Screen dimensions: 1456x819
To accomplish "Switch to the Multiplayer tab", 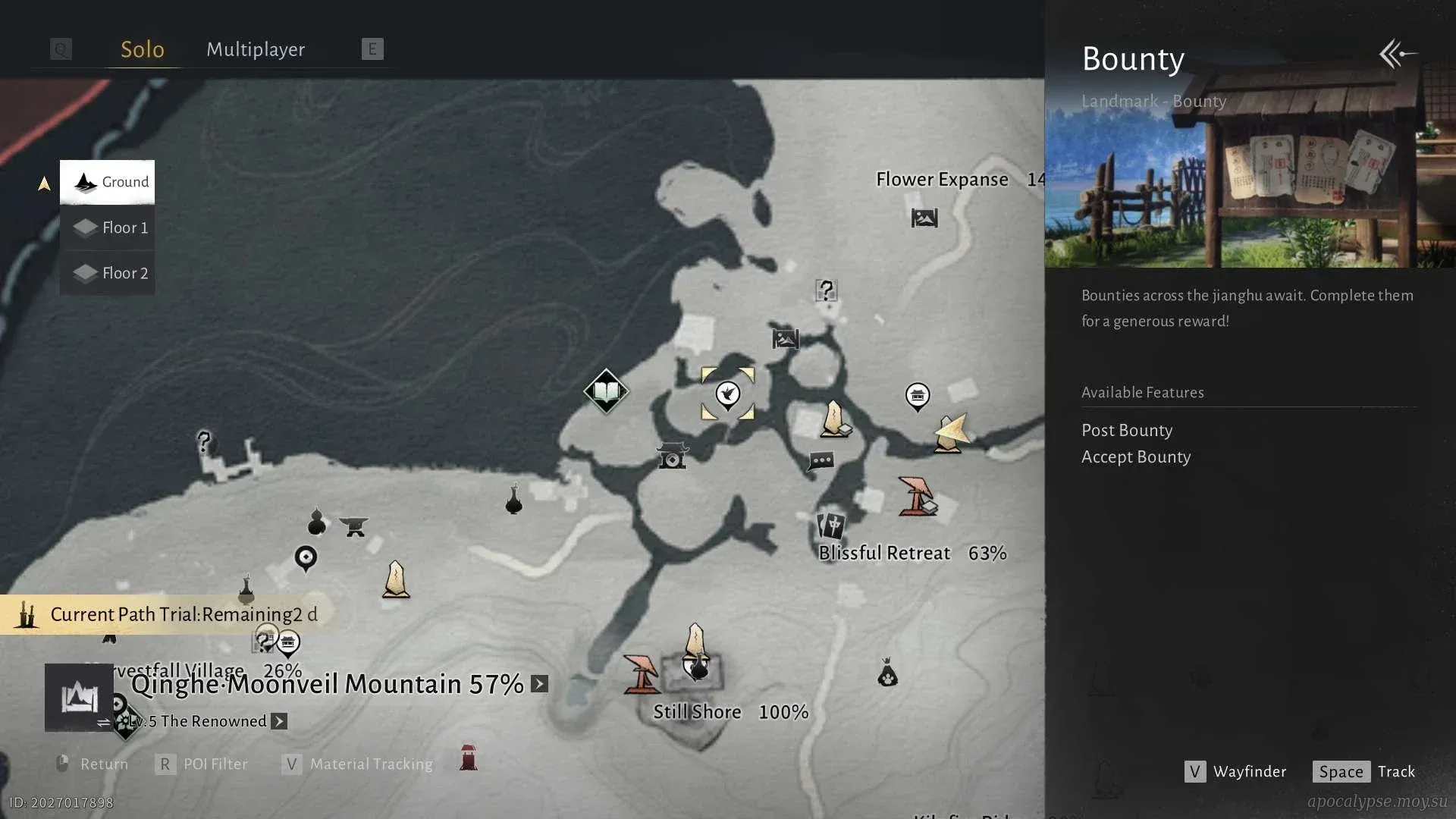I will pyautogui.click(x=256, y=49).
